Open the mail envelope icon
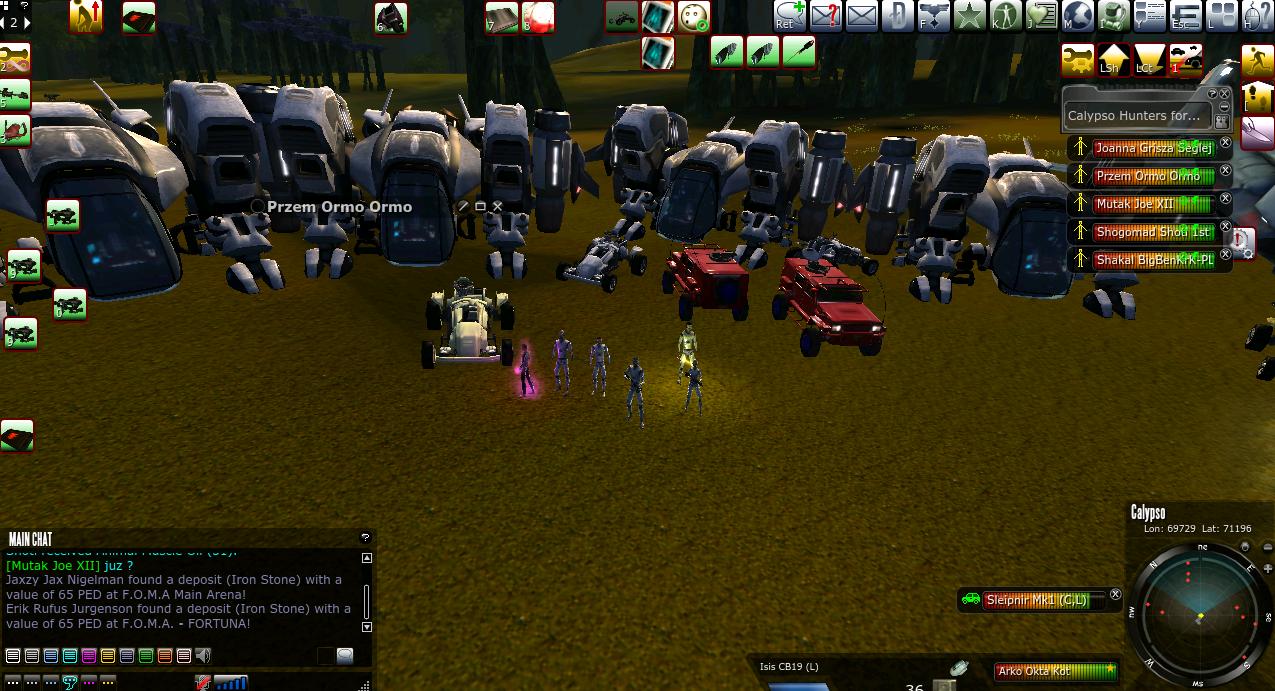 [861, 16]
